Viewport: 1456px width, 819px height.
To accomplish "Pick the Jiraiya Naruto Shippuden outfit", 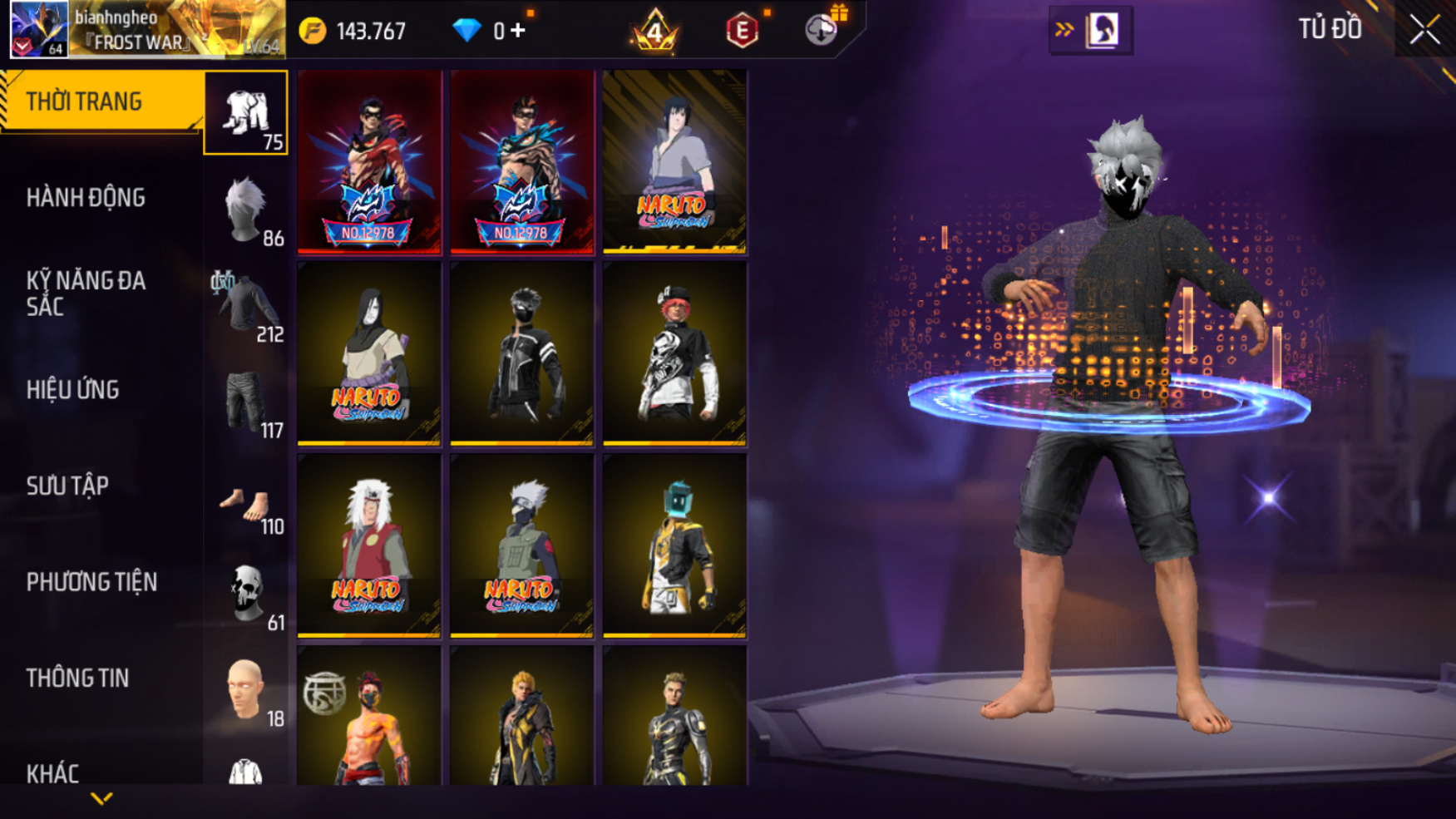I will [369, 545].
